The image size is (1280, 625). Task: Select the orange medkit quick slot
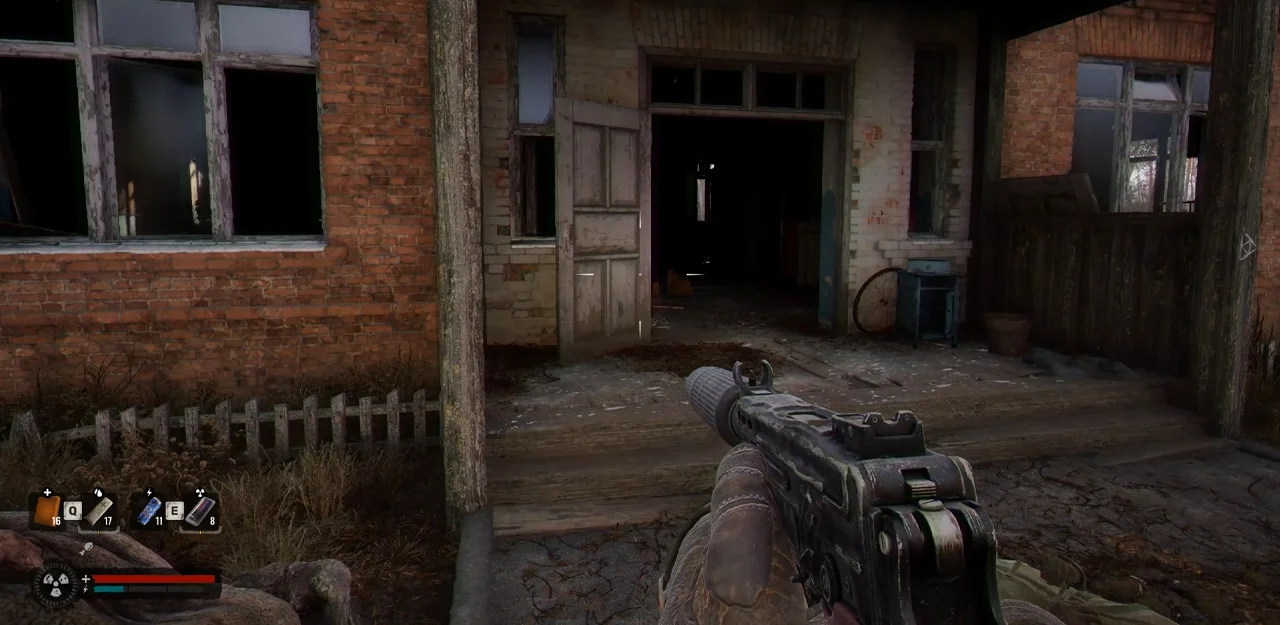click(x=46, y=510)
